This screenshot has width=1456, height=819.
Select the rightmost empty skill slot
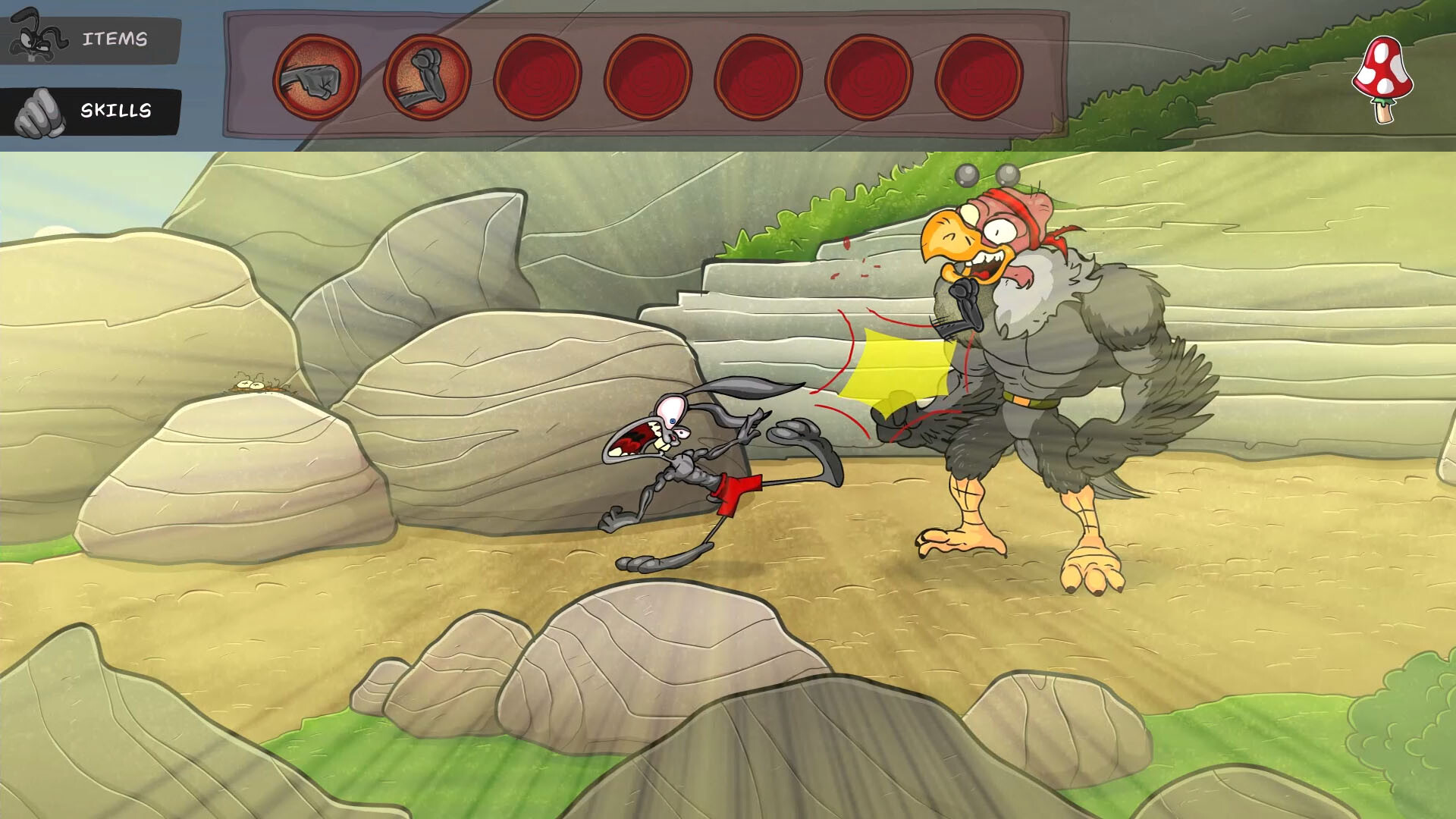pos(980,77)
